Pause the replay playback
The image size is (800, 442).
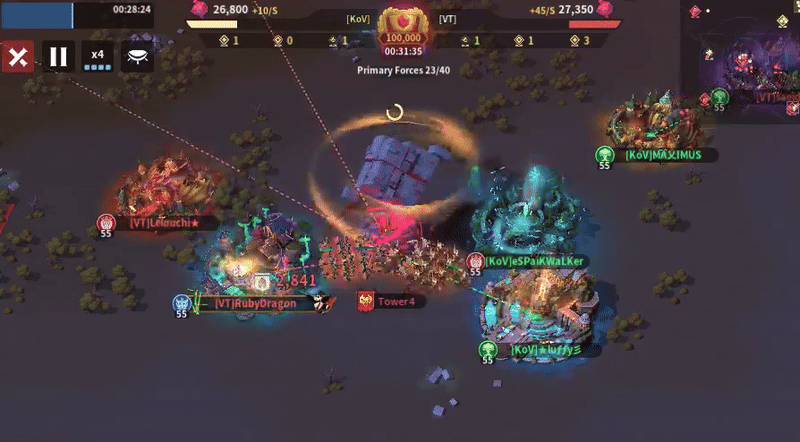click(58, 56)
